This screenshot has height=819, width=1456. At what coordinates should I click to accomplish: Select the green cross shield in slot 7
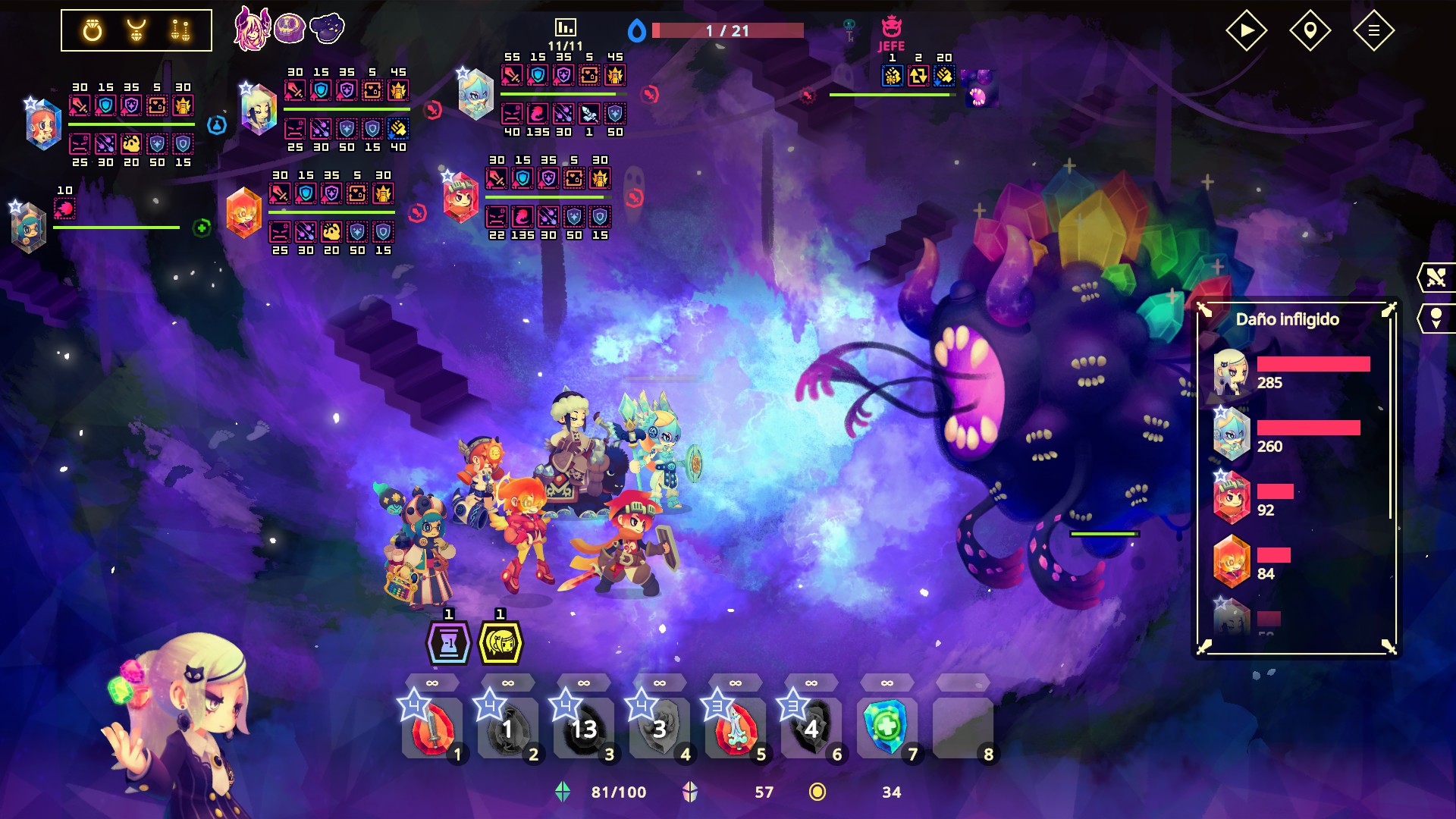(886, 727)
